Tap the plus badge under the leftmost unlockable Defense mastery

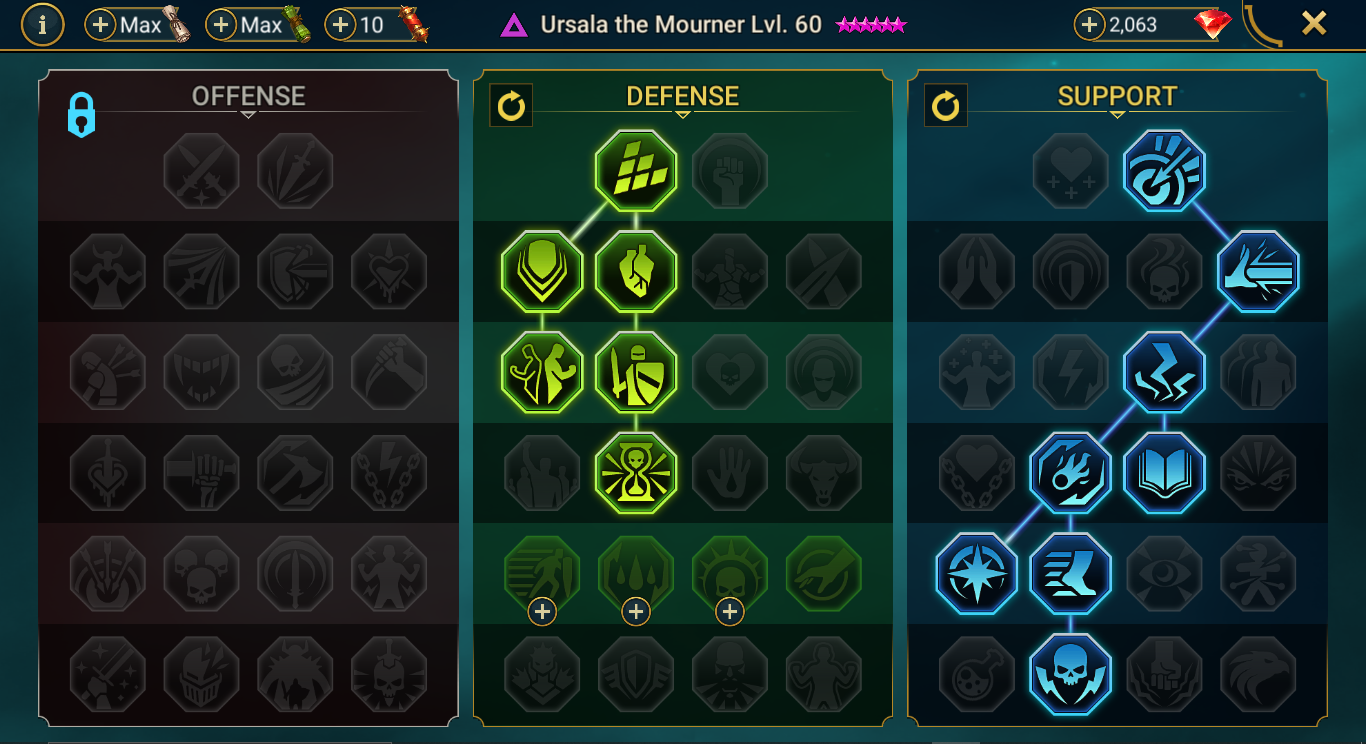tap(541, 610)
